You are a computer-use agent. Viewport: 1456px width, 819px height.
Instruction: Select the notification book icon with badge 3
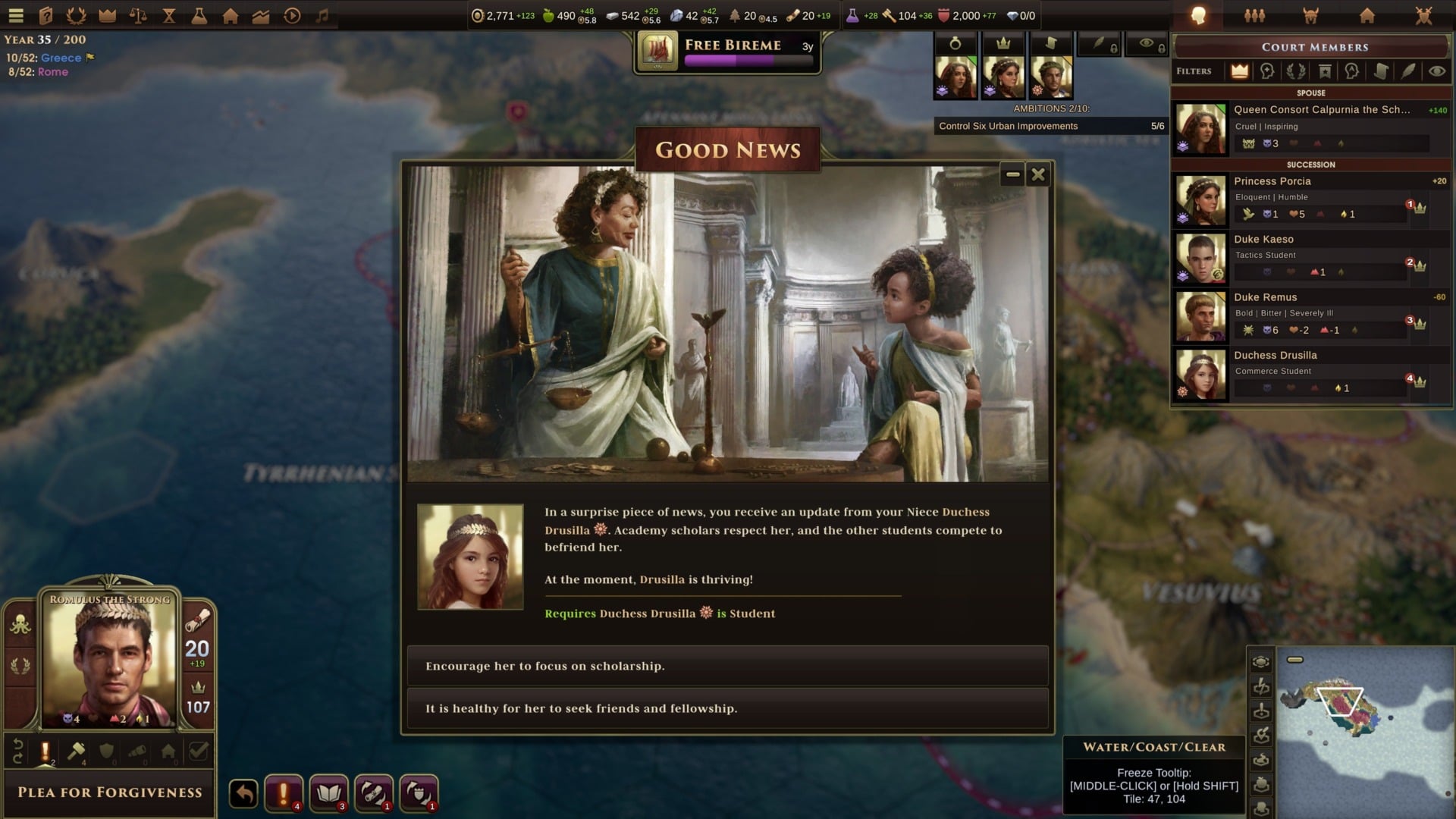tap(329, 793)
